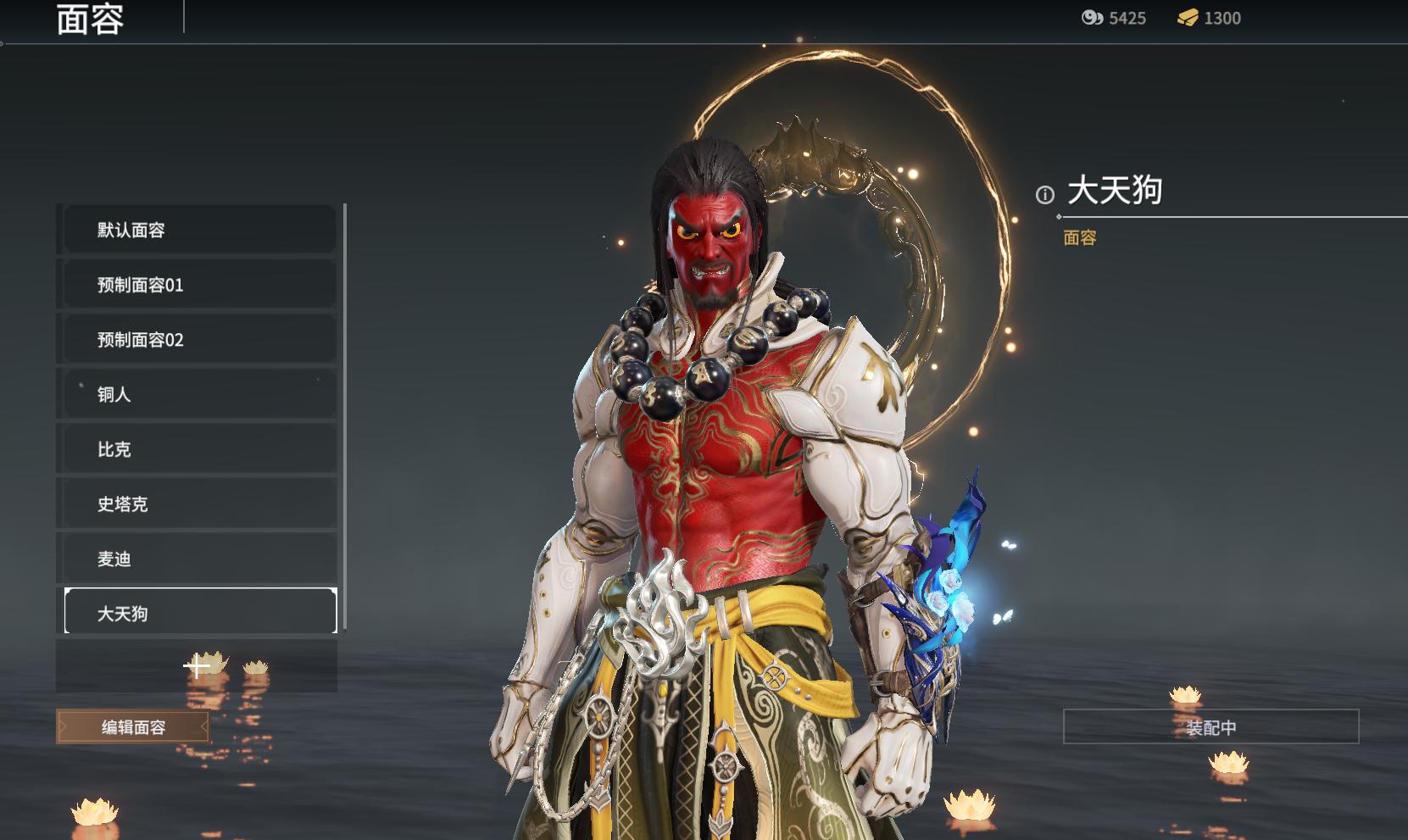This screenshot has width=1408, height=840.
Task: Click the 装配中 equip button
Action: coord(1210,727)
